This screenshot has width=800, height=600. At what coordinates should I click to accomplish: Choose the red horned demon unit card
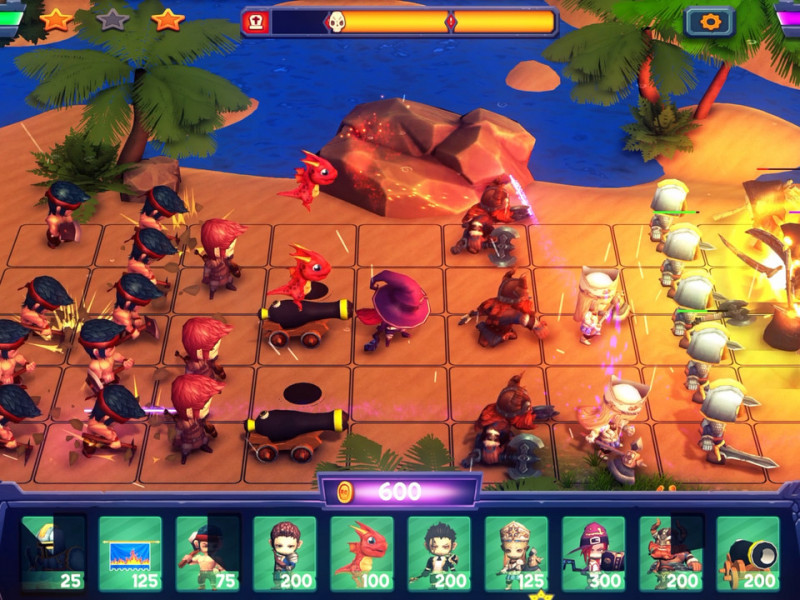point(670,553)
